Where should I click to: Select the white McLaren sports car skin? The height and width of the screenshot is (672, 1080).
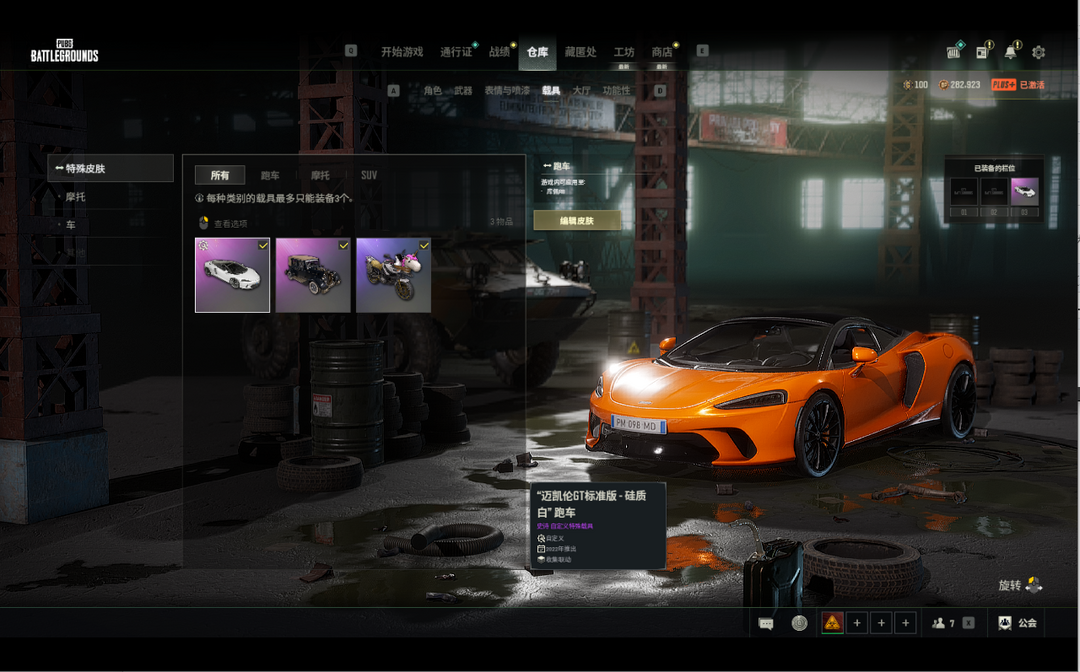[232, 275]
